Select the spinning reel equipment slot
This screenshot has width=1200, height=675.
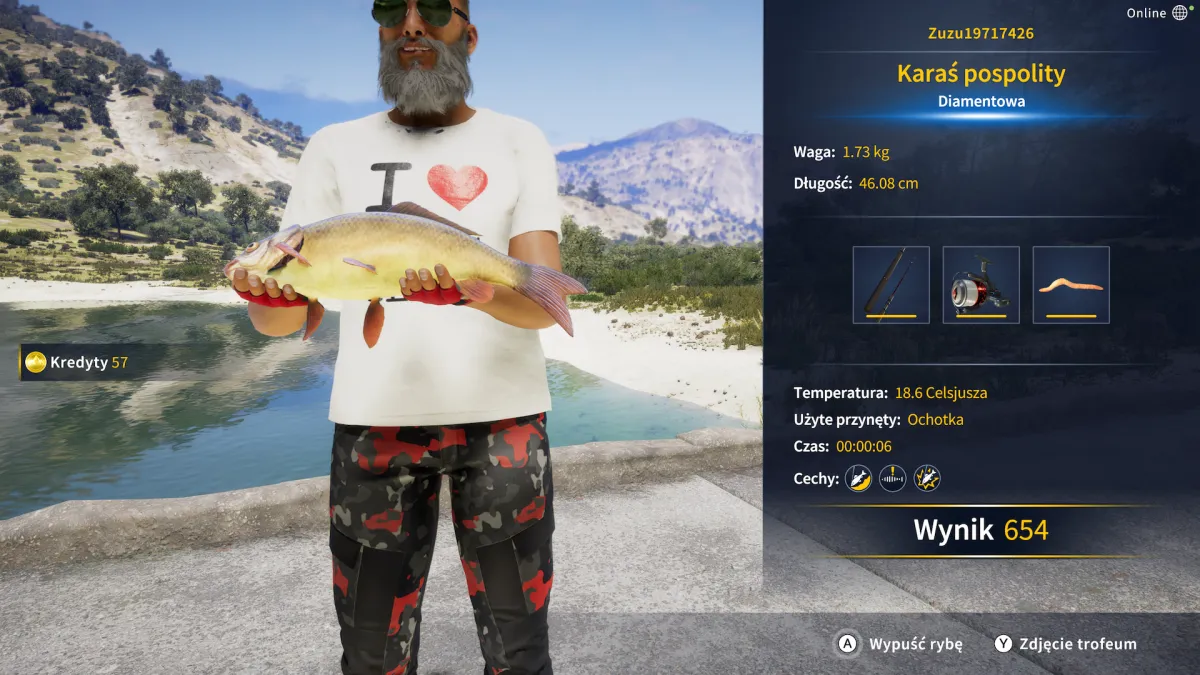click(981, 285)
